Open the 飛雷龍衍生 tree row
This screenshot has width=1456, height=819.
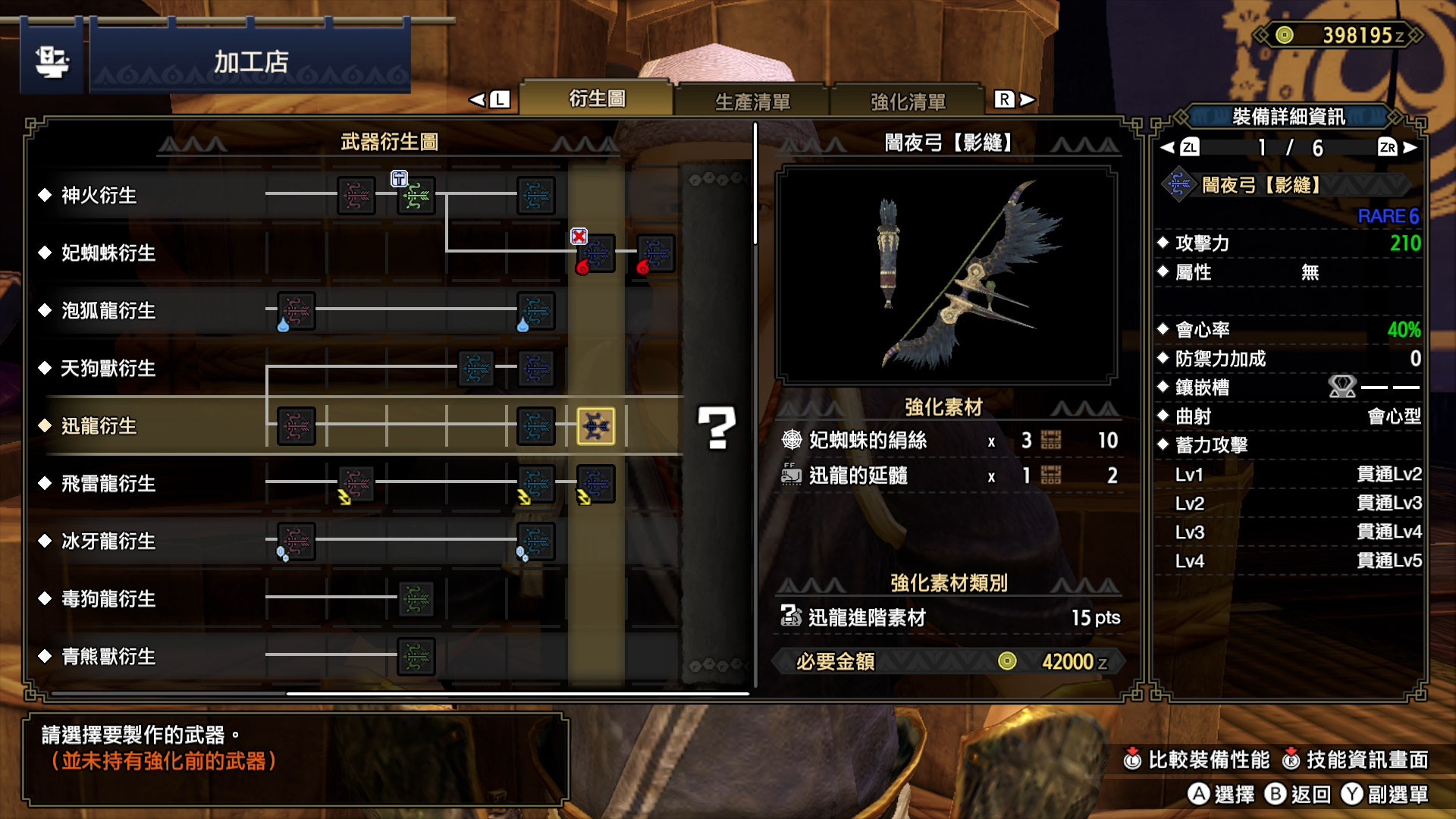[108, 484]
